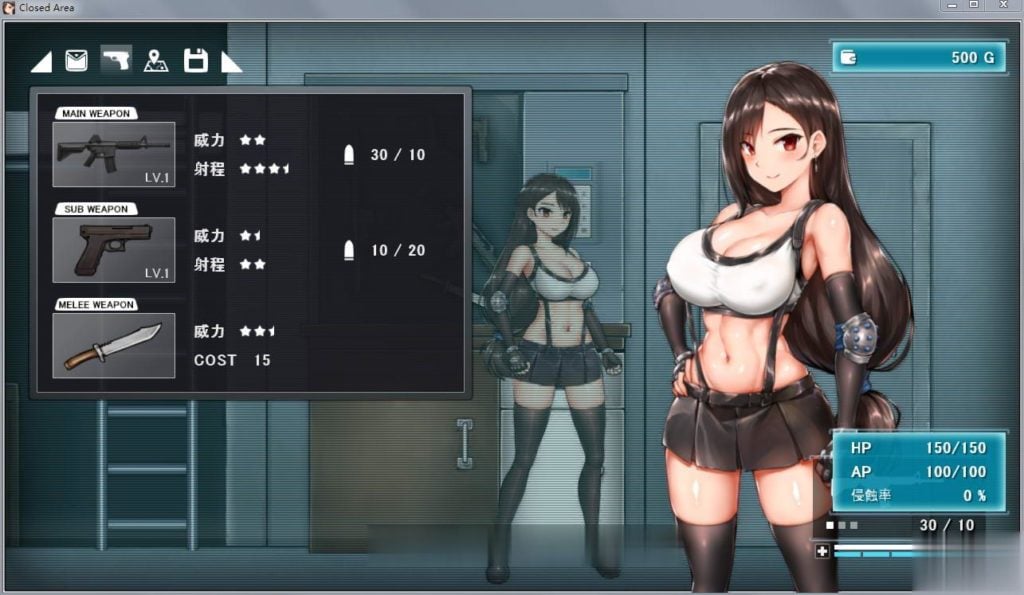Click the right triangle menu arrow
The width and height of the screenshot is (1024, 595).
[231, 63]
